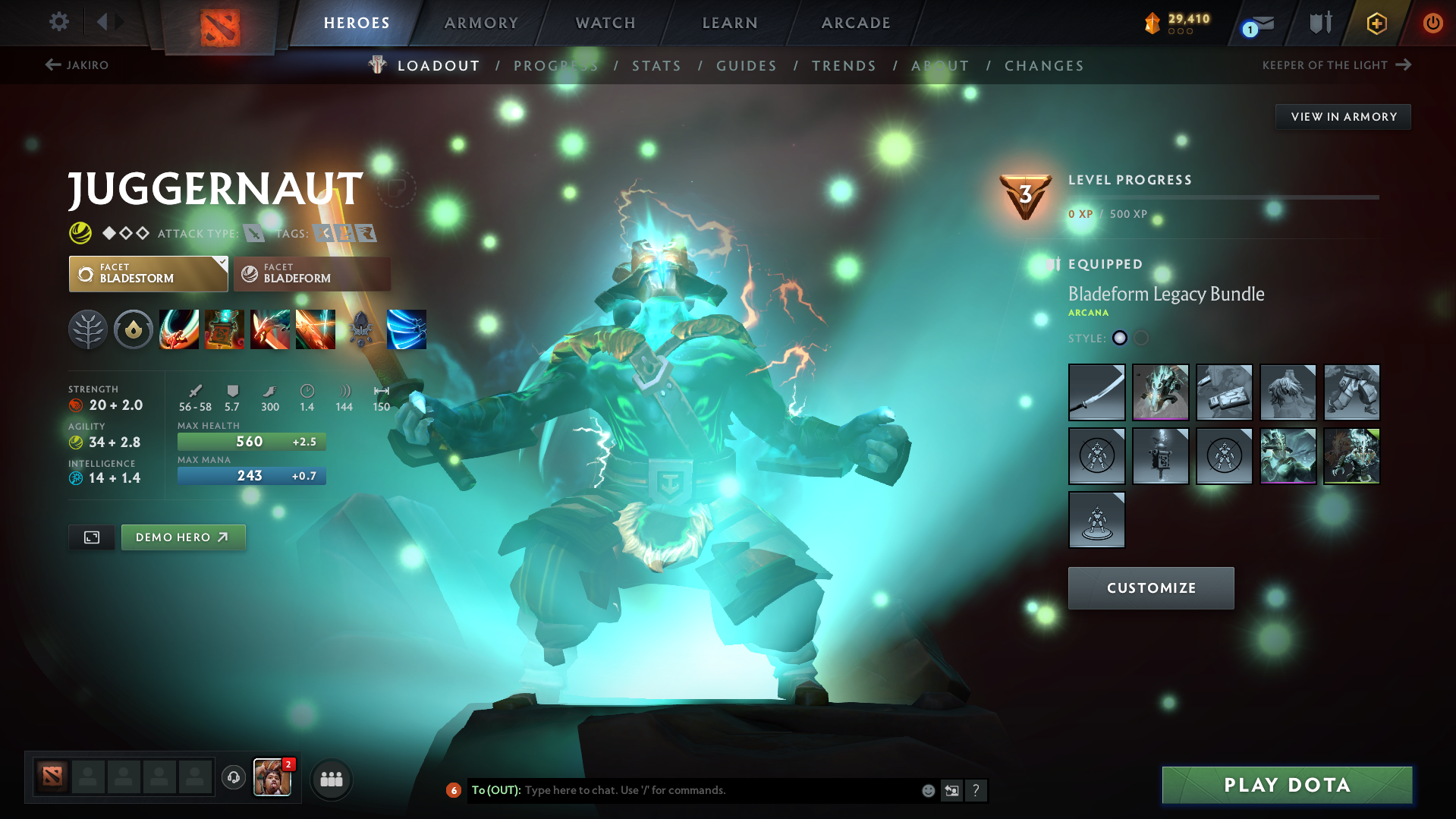Click the VIEW IN ARMORY button
Viewport: 1456px width, 819px height.
(1342, 116)
